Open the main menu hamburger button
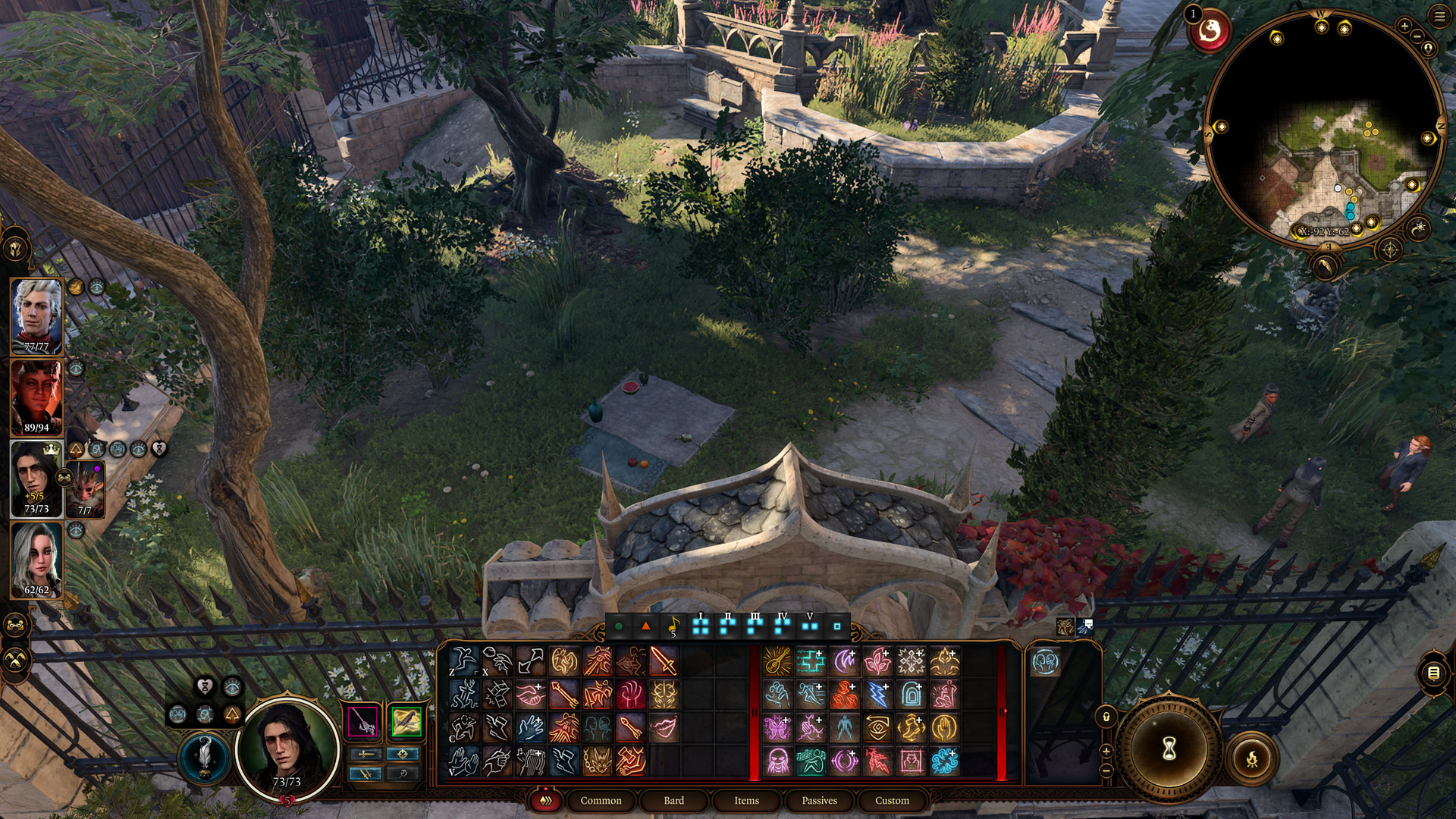The width and height of the screenshot is (1456, 819). click(x=1439, y=17)
